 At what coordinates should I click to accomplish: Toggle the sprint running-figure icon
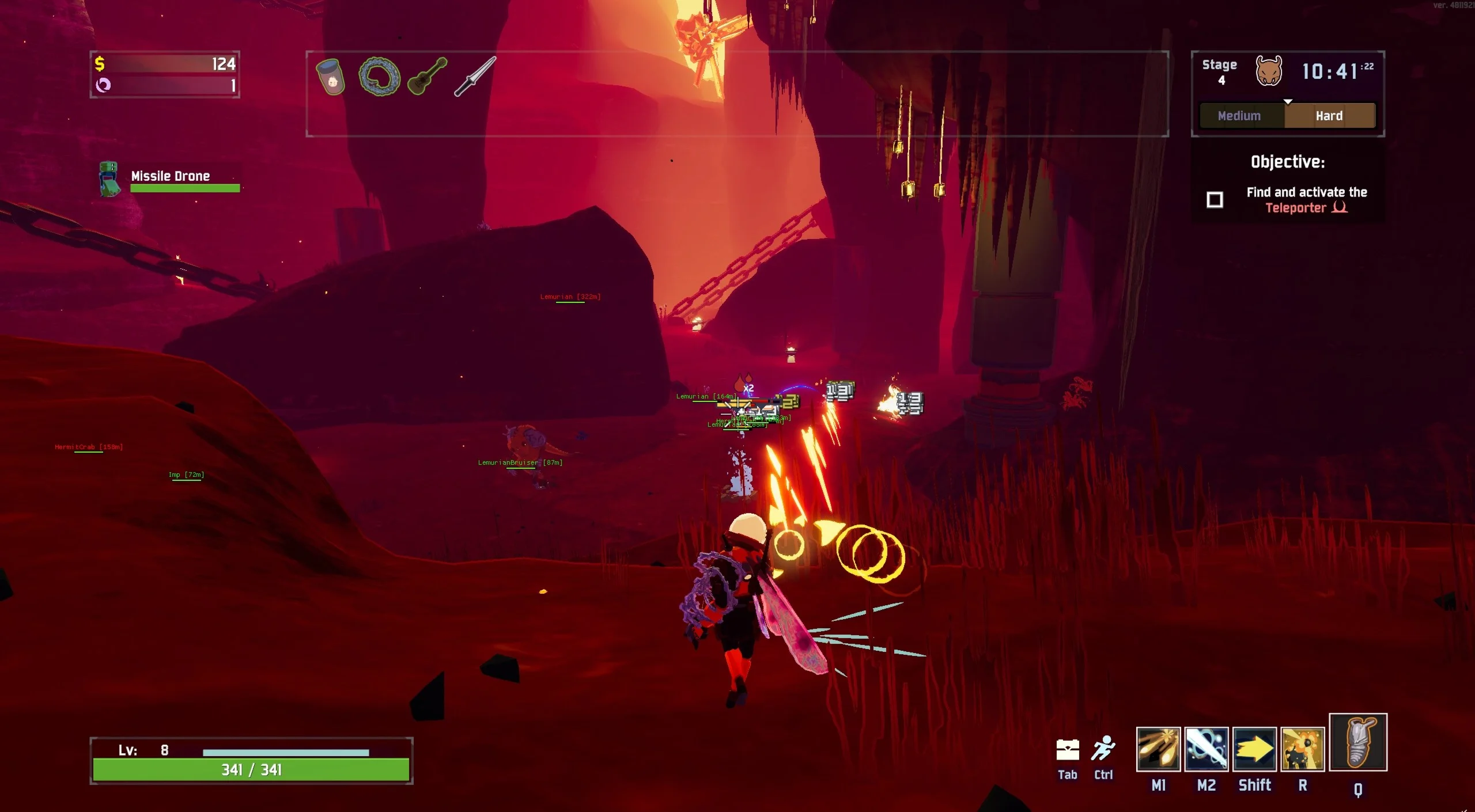[1103, 749]
